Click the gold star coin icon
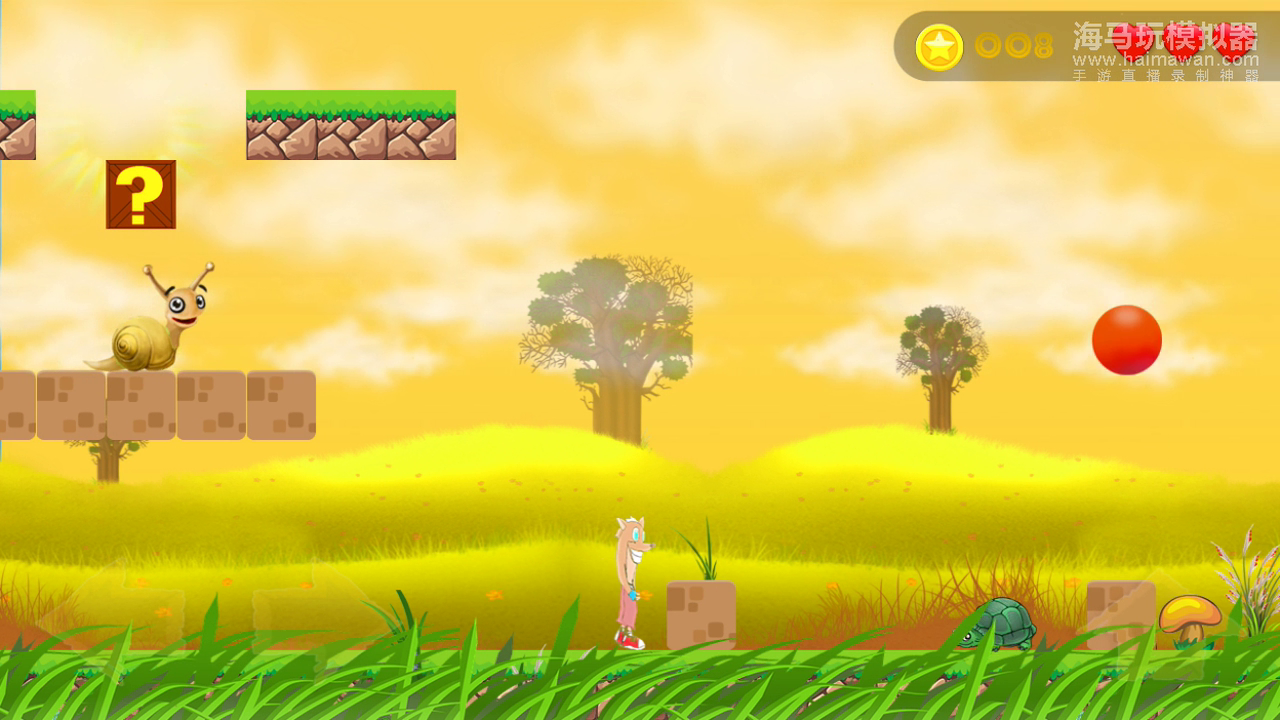The height and width of the screenshot is (720, 1280). [x=938, y=46]
